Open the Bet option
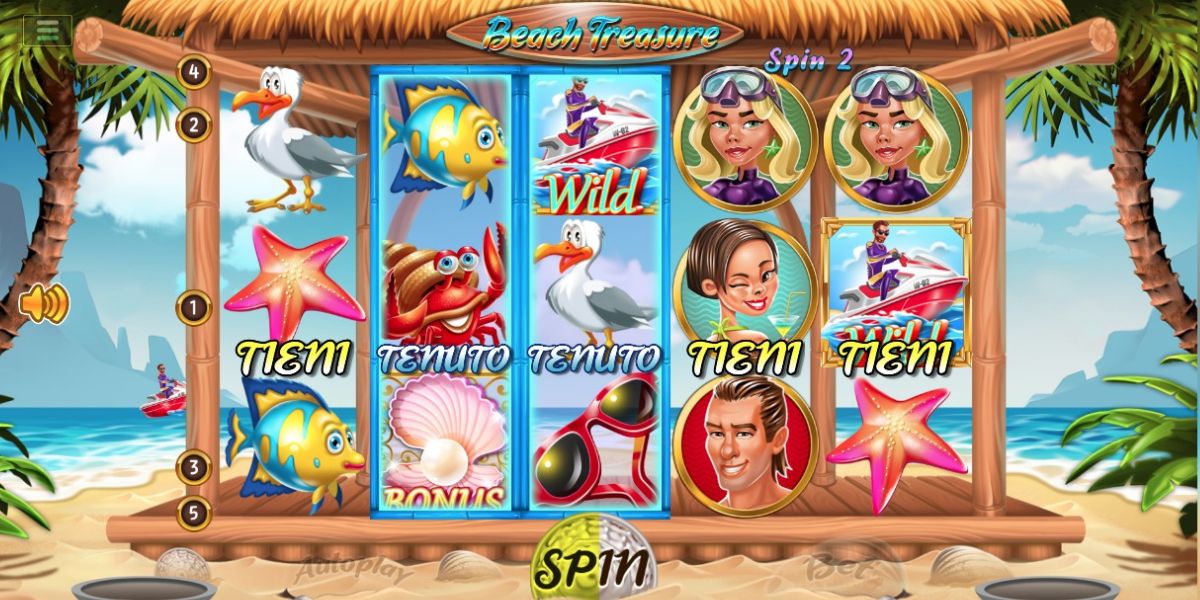Image resolution: width=1200 pixels, height=600 pixels. click(x=830, y=570)
